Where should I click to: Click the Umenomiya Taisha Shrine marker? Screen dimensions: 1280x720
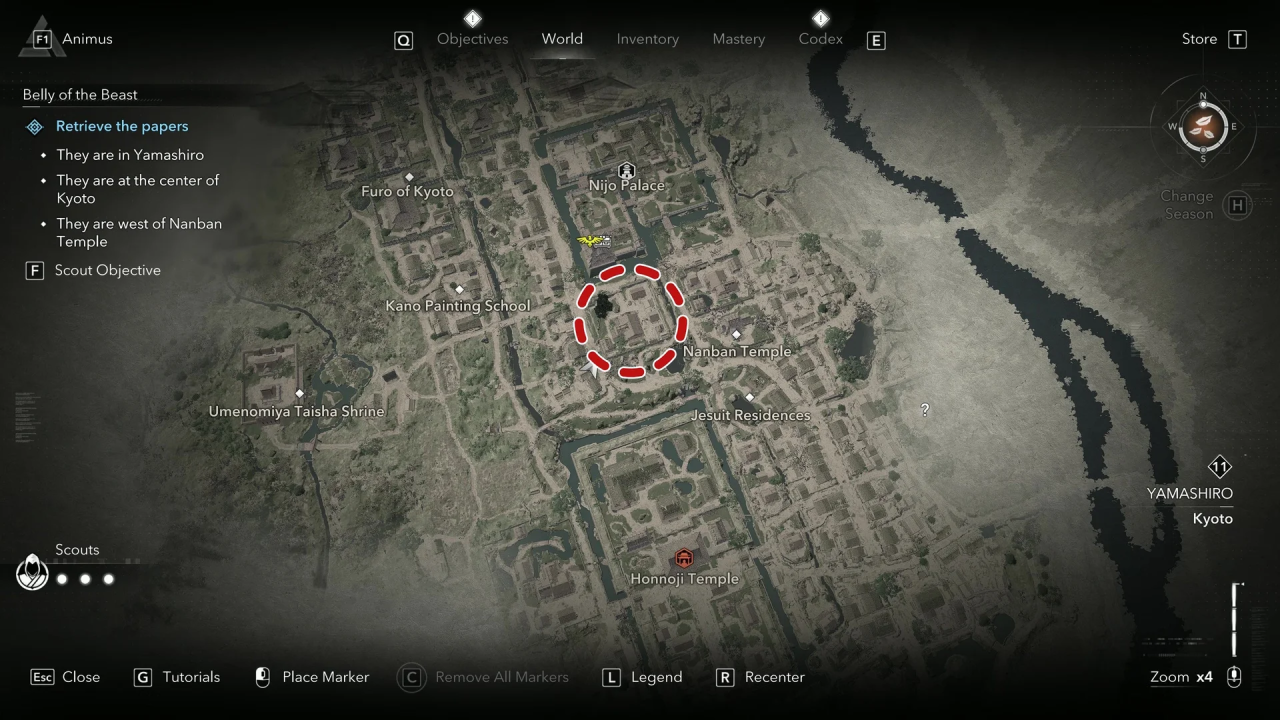tap(299, 394)
